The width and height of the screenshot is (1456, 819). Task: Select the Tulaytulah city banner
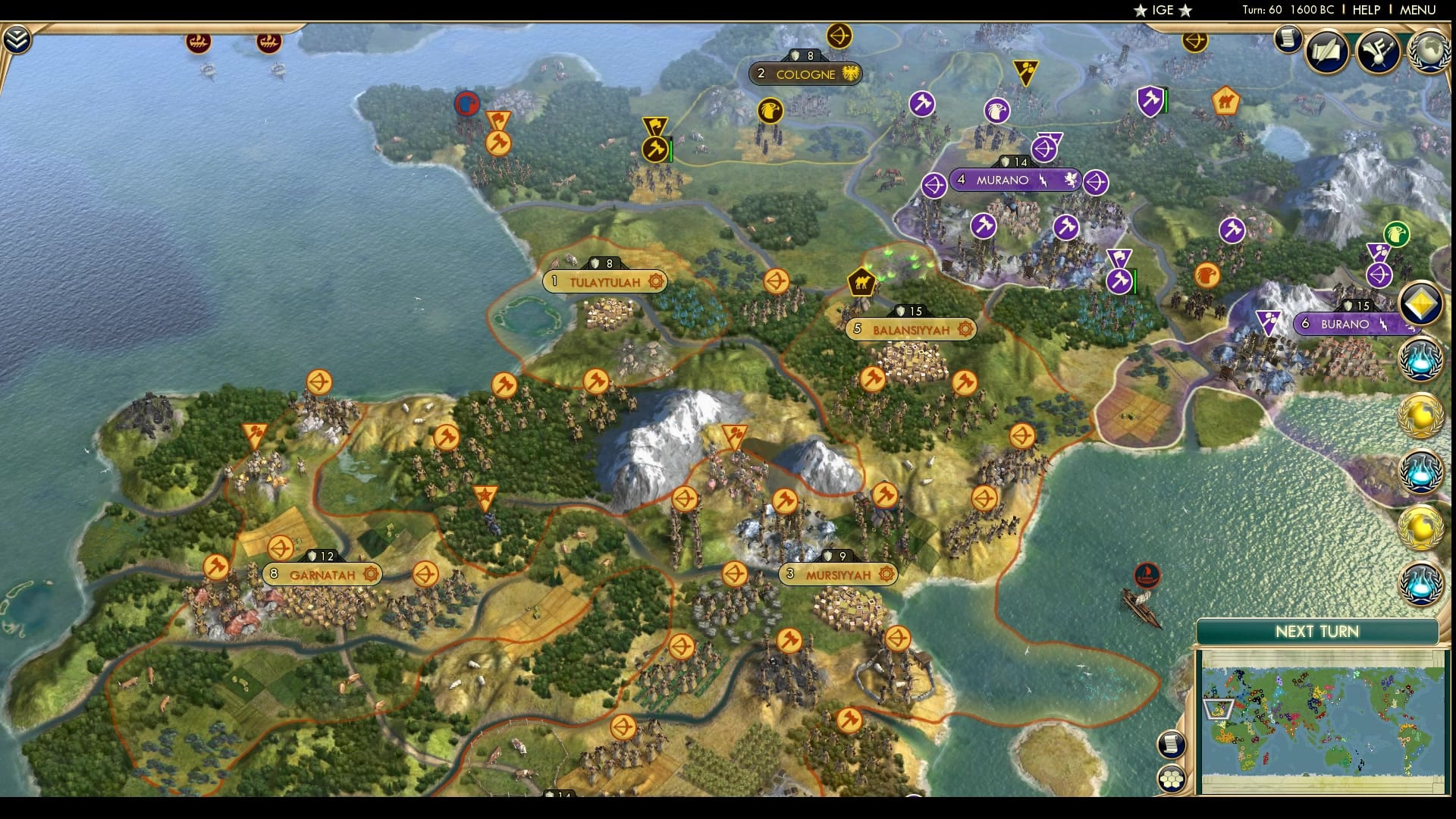click(x=605, y=282)
